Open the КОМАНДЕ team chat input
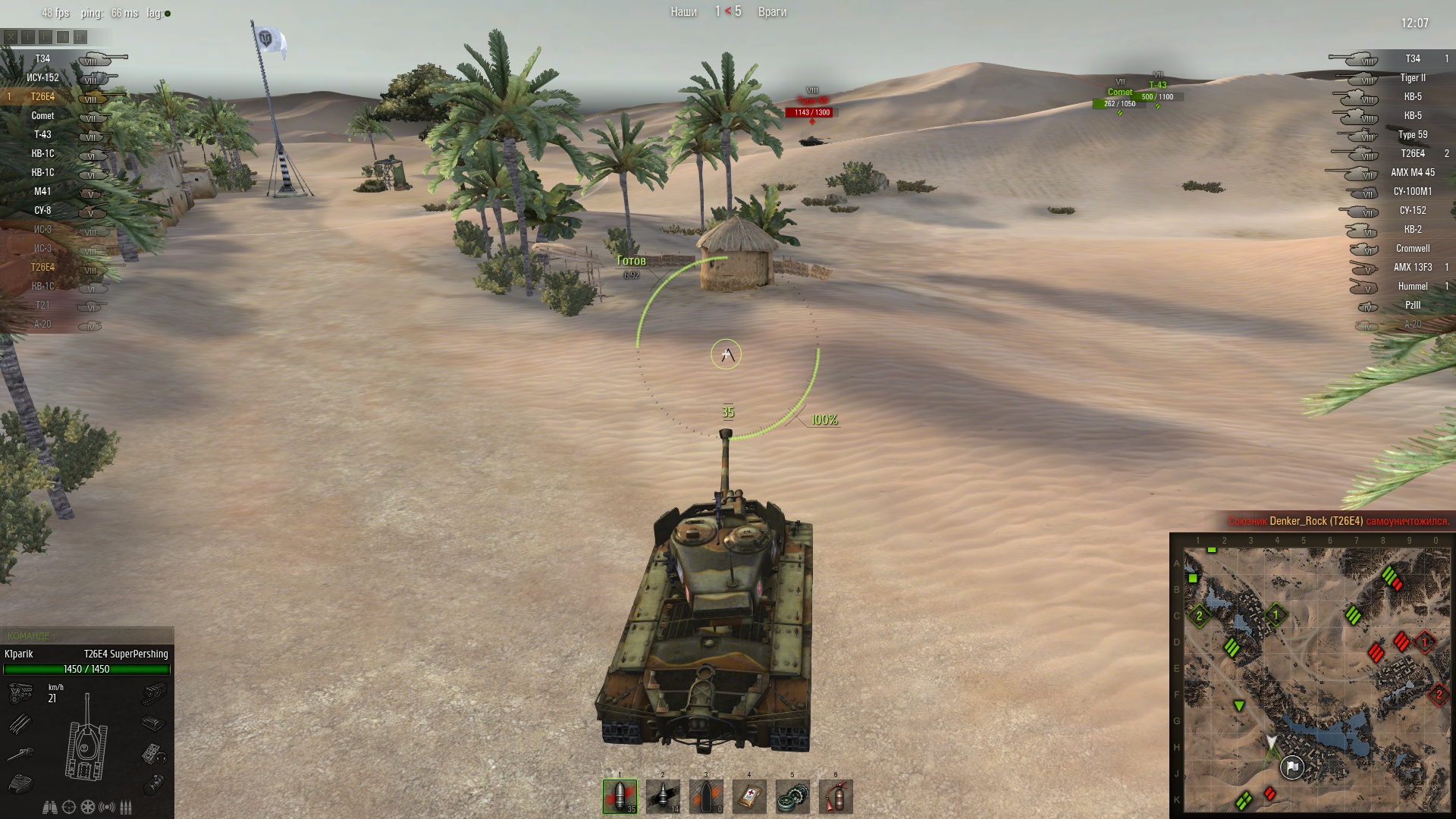 click(x=86, y=635)
